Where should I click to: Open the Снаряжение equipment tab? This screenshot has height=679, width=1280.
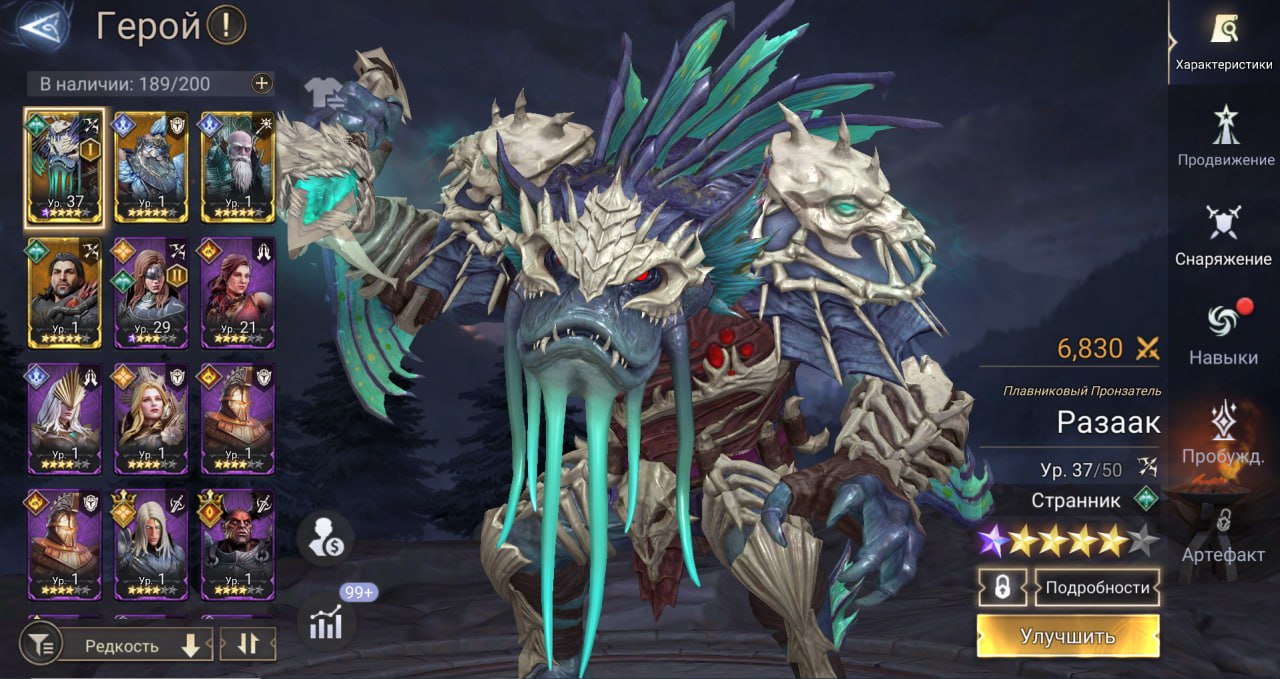(1224, 235)
